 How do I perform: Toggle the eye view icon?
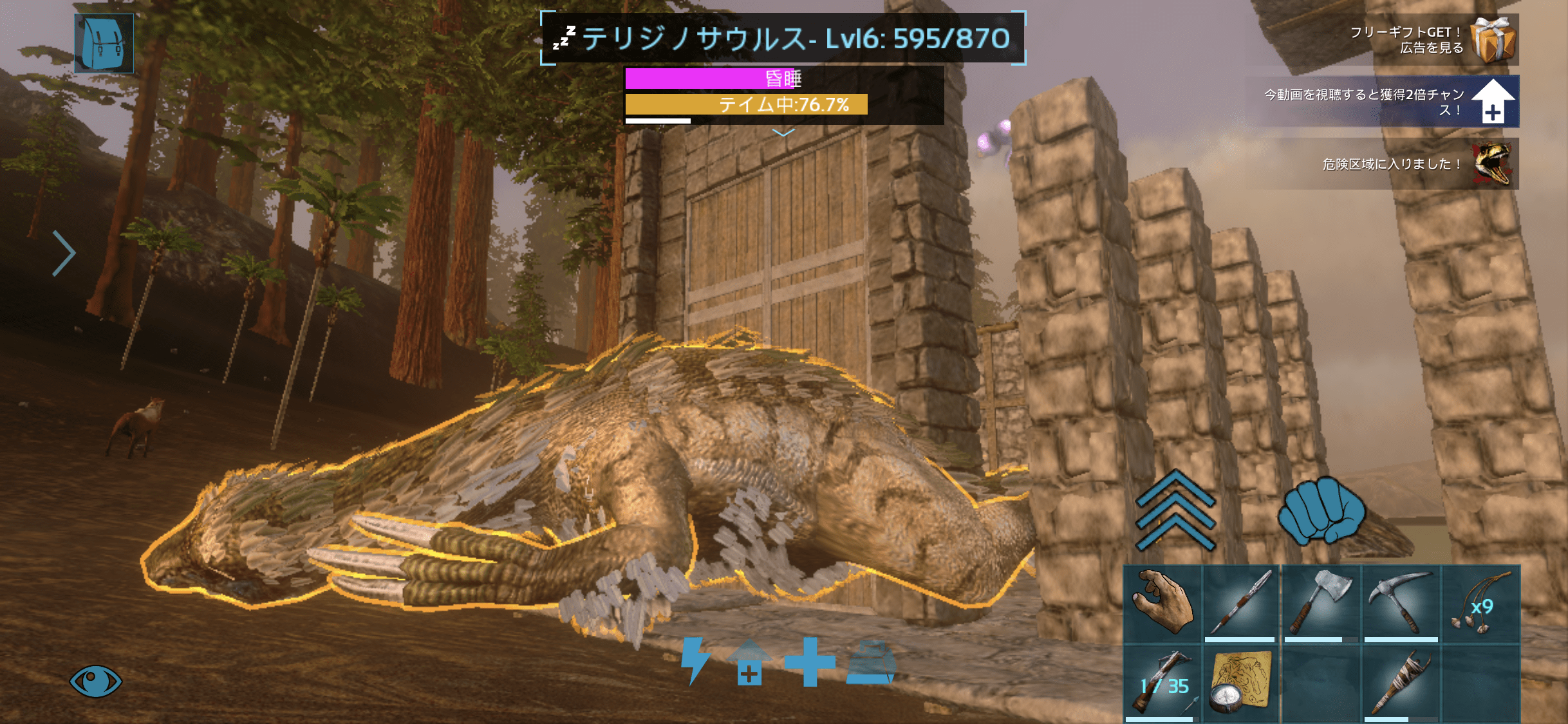[x=95, y=680]
